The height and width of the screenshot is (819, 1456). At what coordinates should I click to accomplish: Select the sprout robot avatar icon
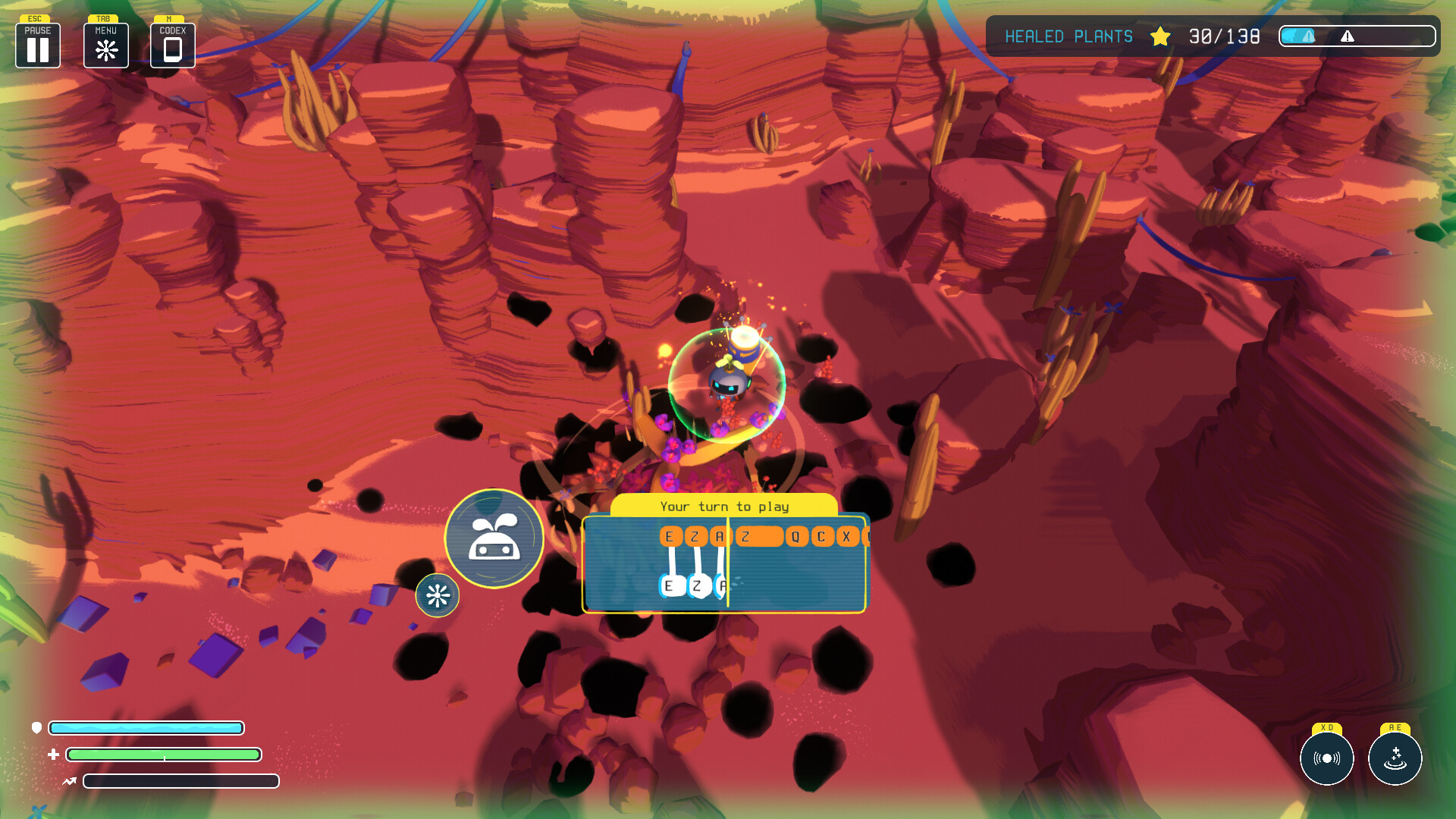coord(494,537)
